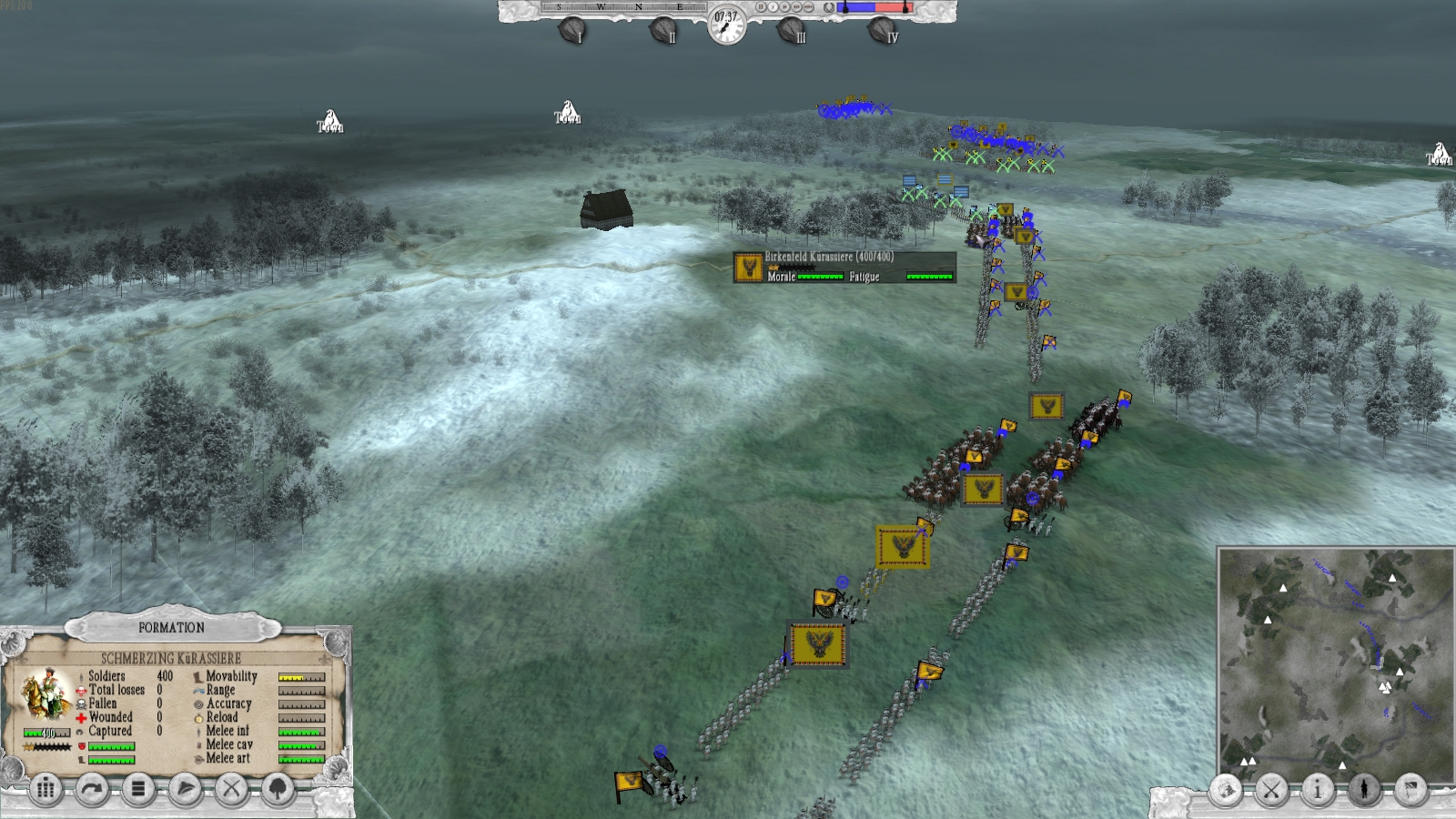Pause the battle with the pause control

click(x=761, y=7)
